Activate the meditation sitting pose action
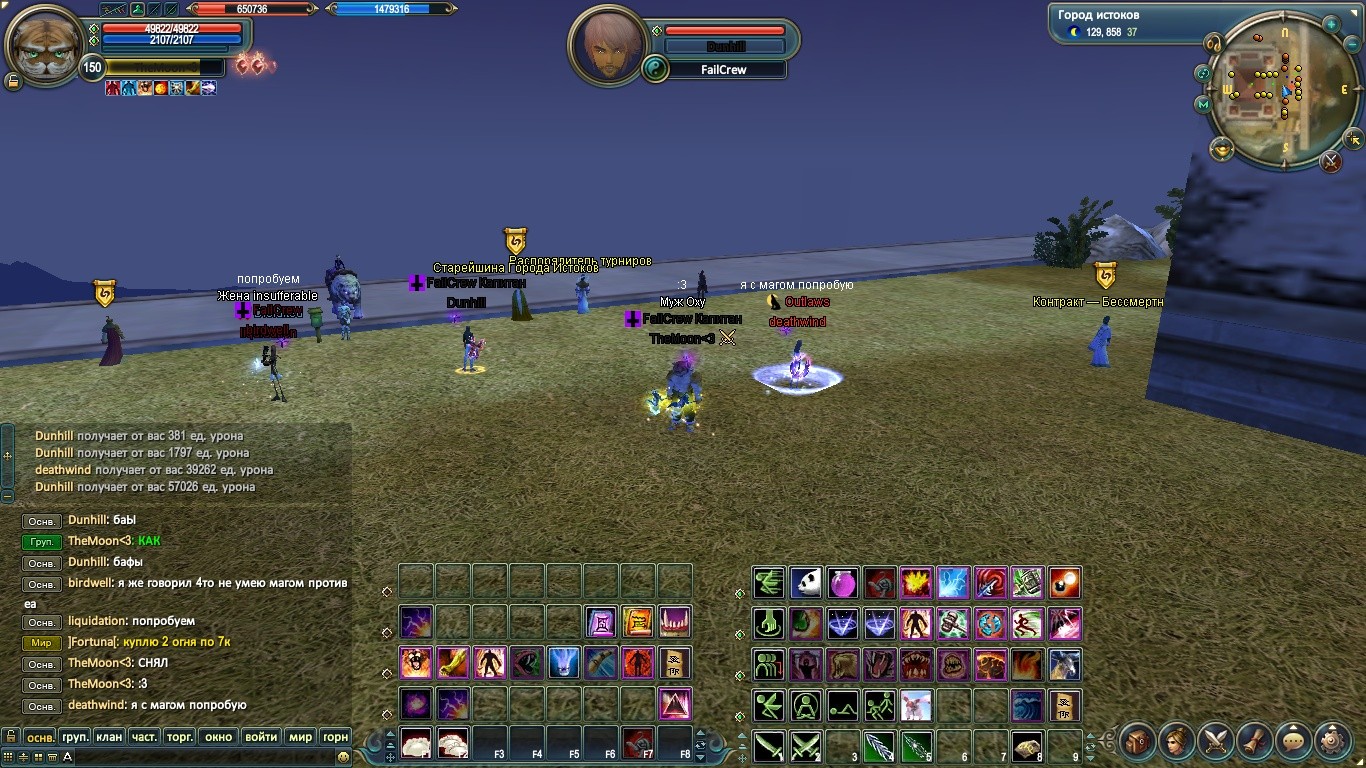 pos(806,704)
